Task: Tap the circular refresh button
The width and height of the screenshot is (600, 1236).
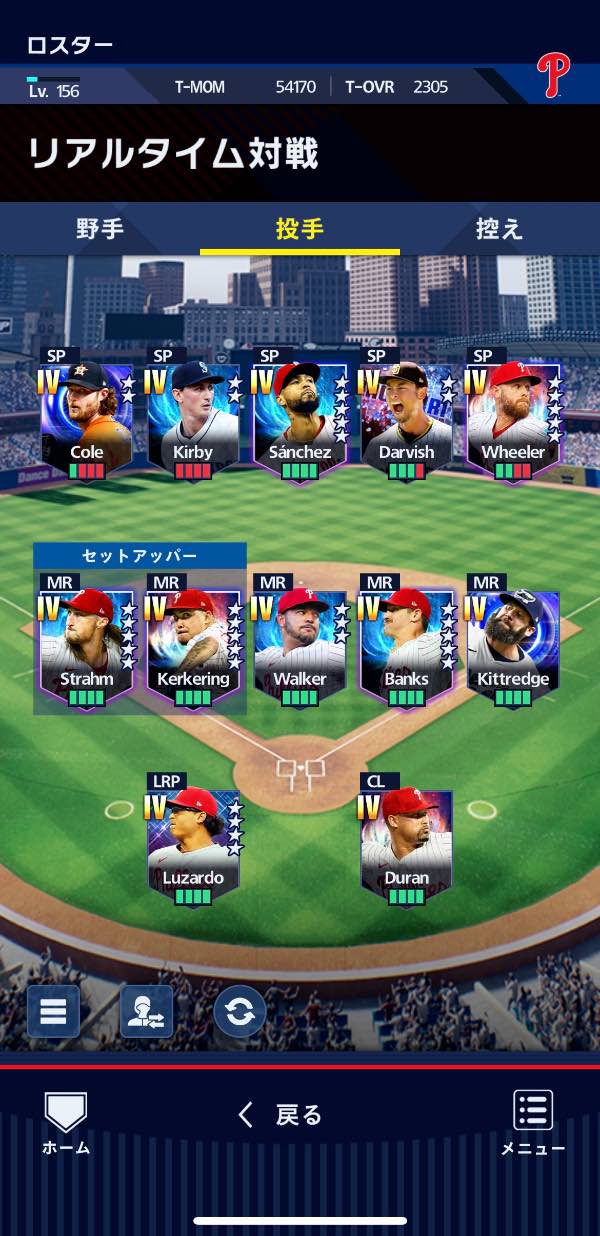Action: [240, 1011]
